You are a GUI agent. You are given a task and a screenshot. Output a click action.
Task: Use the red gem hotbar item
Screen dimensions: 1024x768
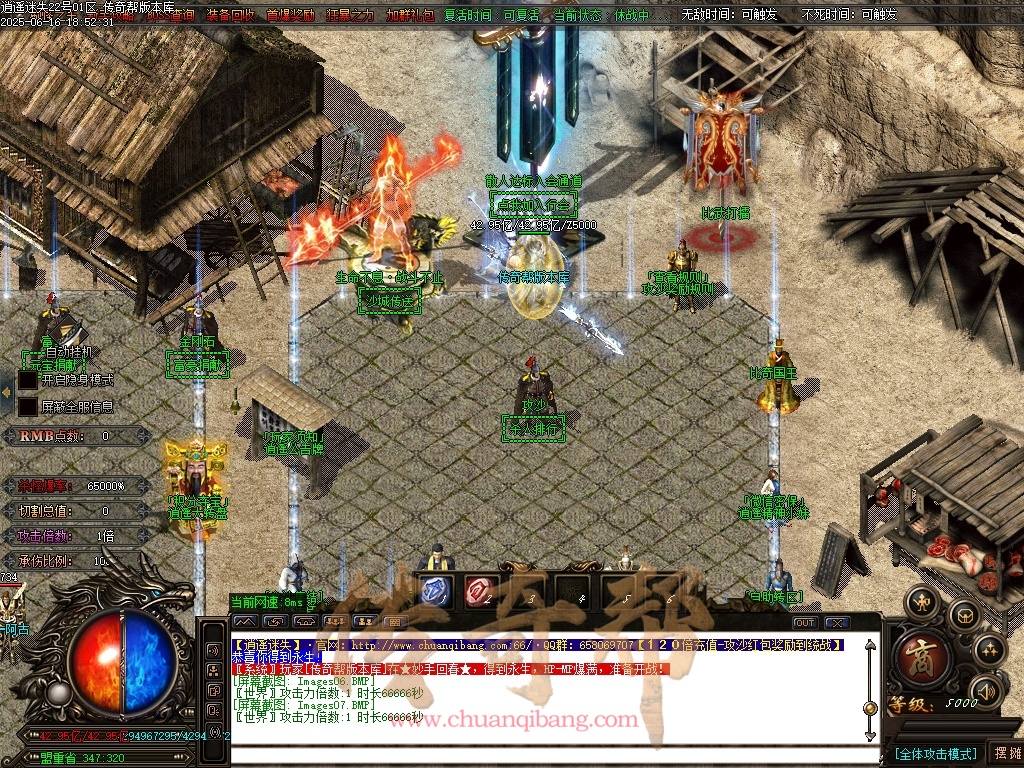(481, 590)
